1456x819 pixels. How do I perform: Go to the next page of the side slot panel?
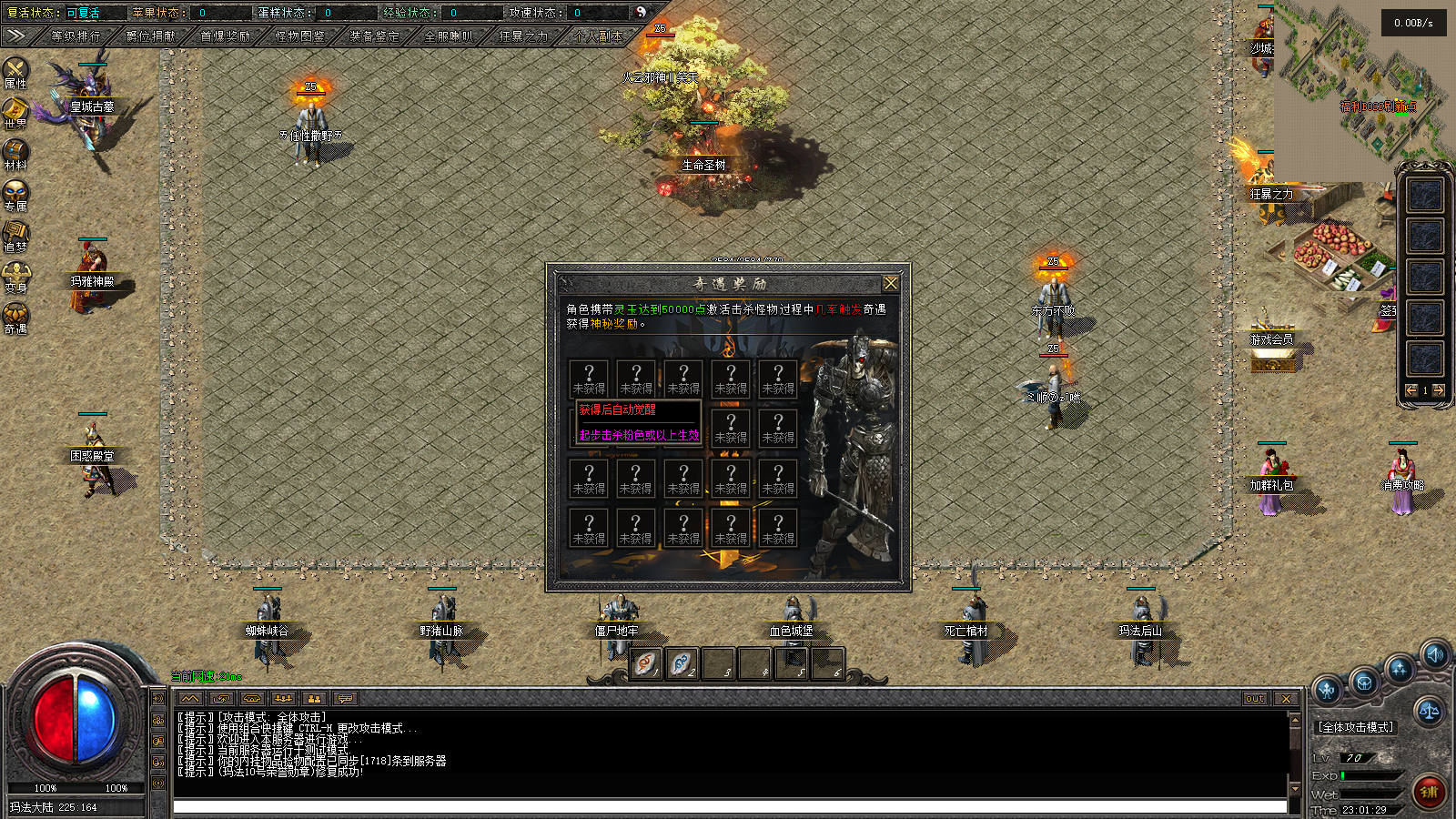[x=1439, y=390]
